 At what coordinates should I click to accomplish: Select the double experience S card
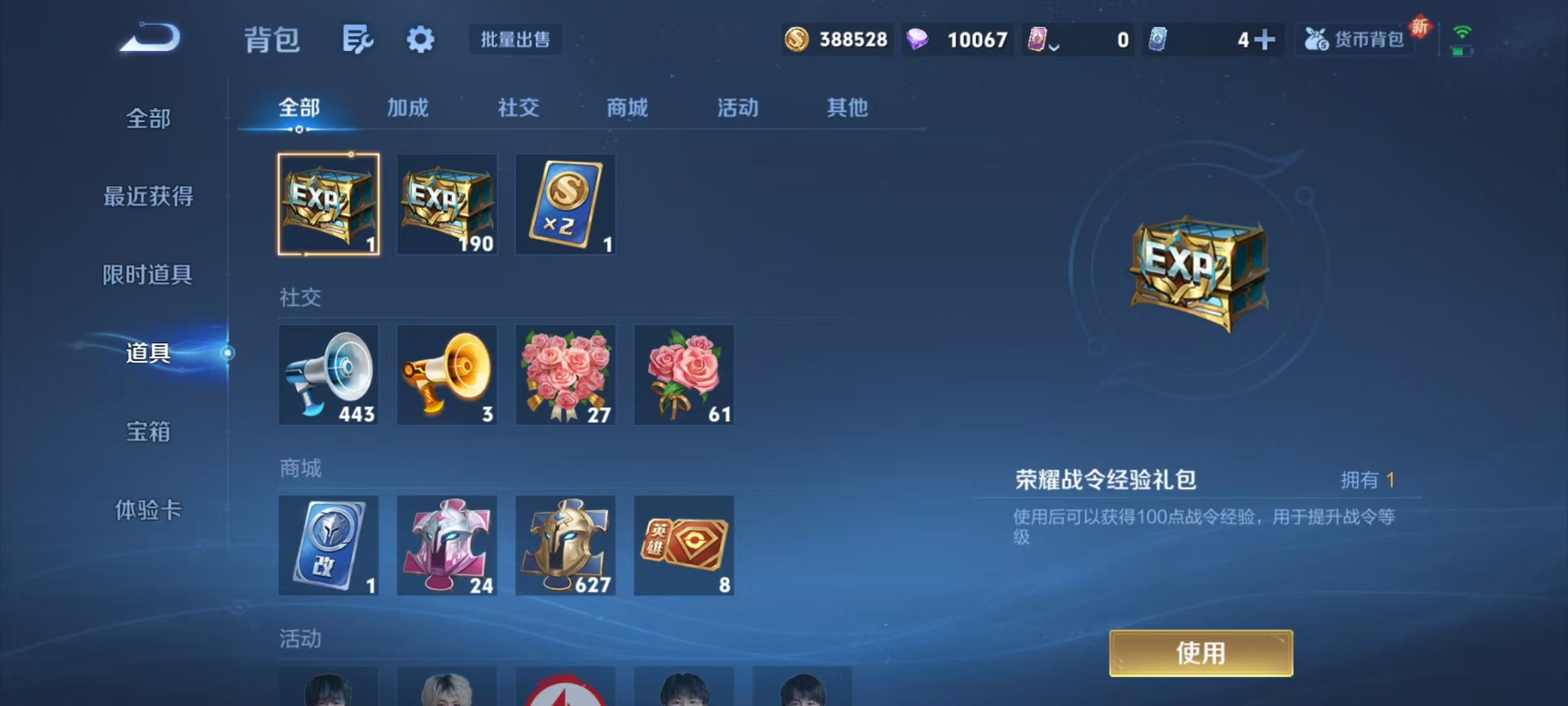tap(565, 205)
